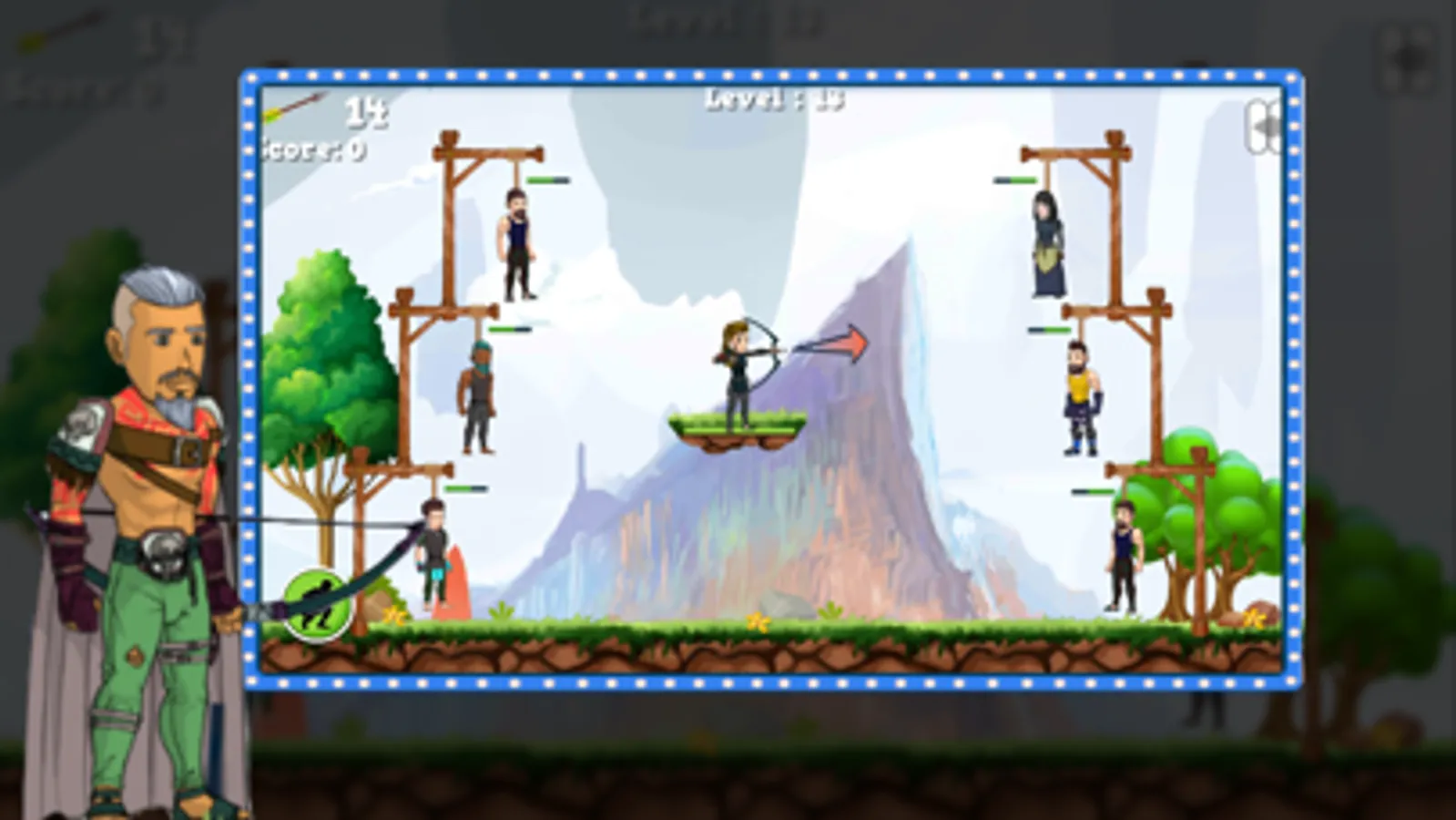The image size is (1456, 820).
Task: Click the health bar above the robed woman
Action: [1013, 179]
